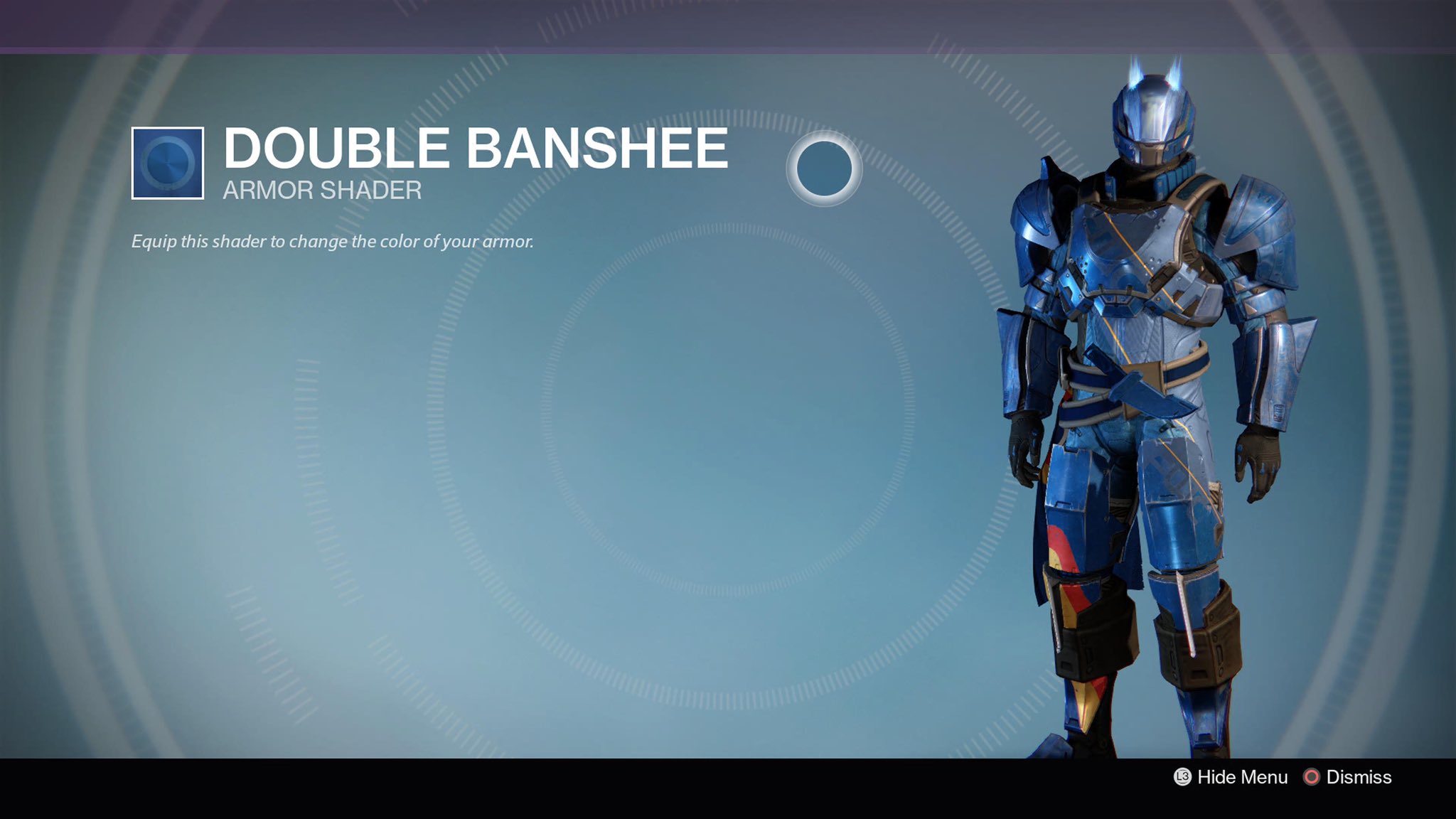1456x819 pixels.
Task: Click the blue swatch inside shader square
Action: pyautogui.click(x=168, y=165)
